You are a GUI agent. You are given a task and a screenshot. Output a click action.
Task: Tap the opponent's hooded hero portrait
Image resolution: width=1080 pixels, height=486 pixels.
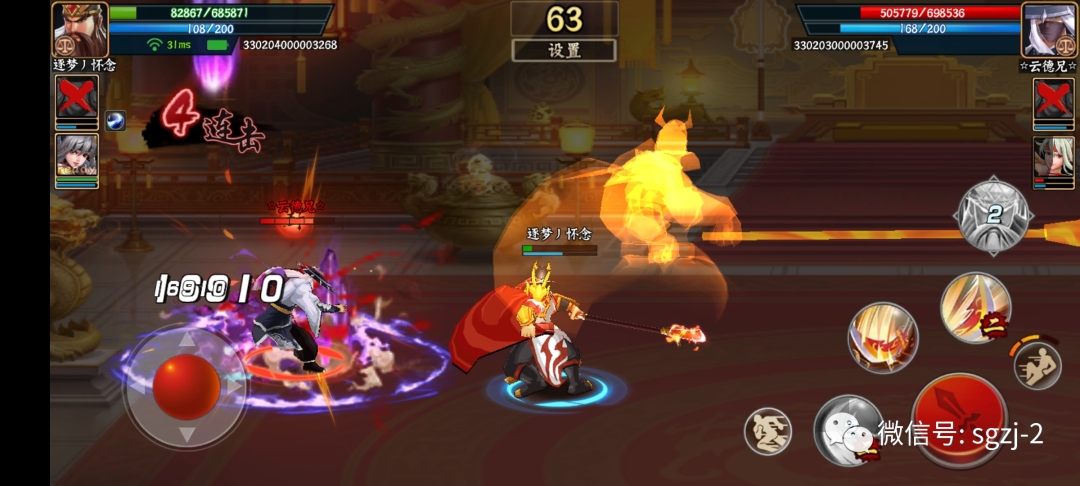coord(1047,30)
